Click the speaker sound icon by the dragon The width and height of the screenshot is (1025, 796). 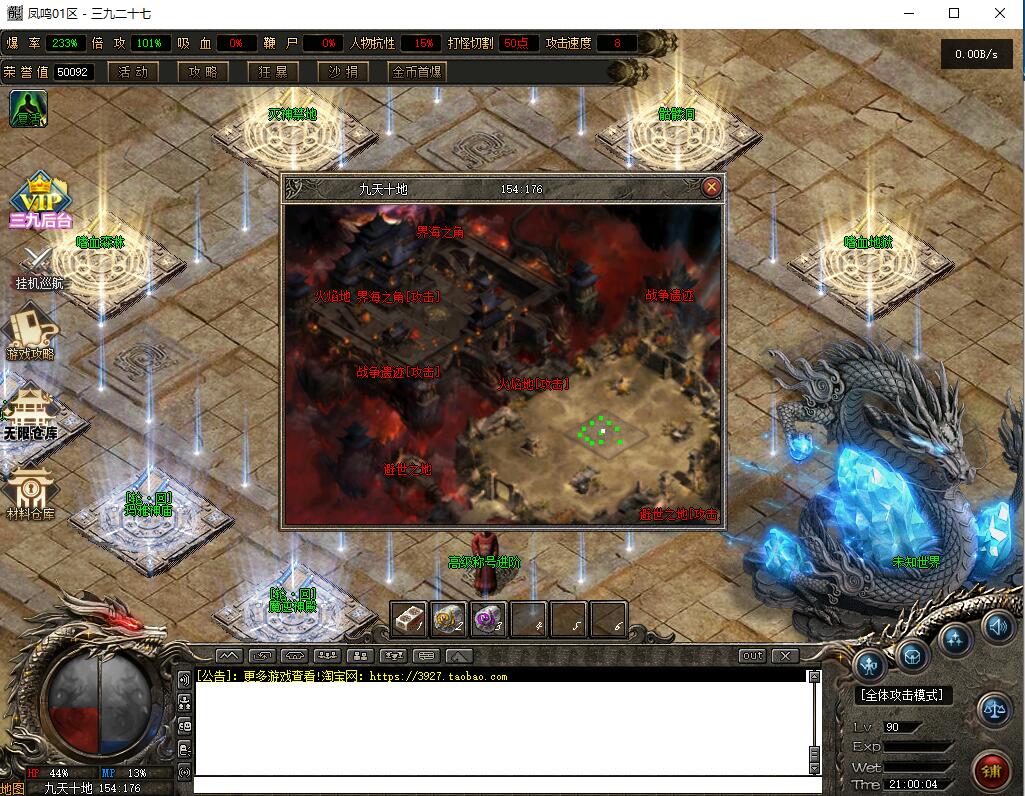point(997,627)
